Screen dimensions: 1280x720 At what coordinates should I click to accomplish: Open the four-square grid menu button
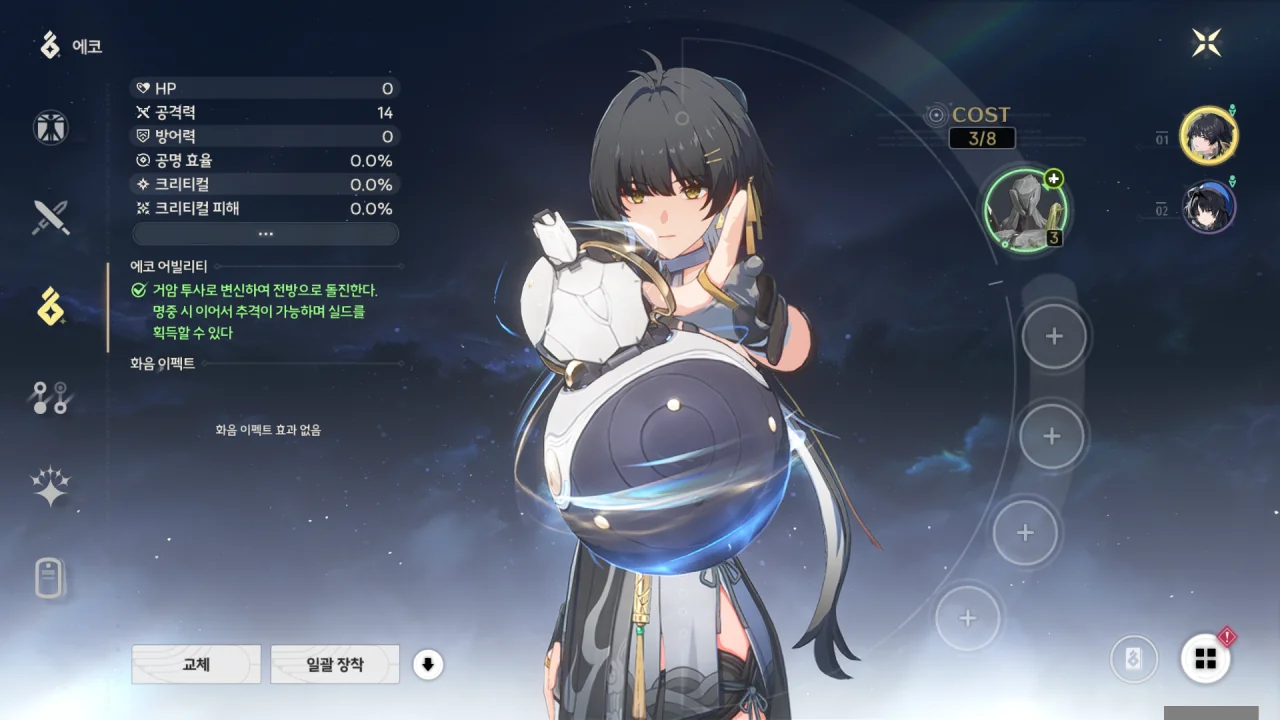pyautogui.click(x=1205, y=658)
